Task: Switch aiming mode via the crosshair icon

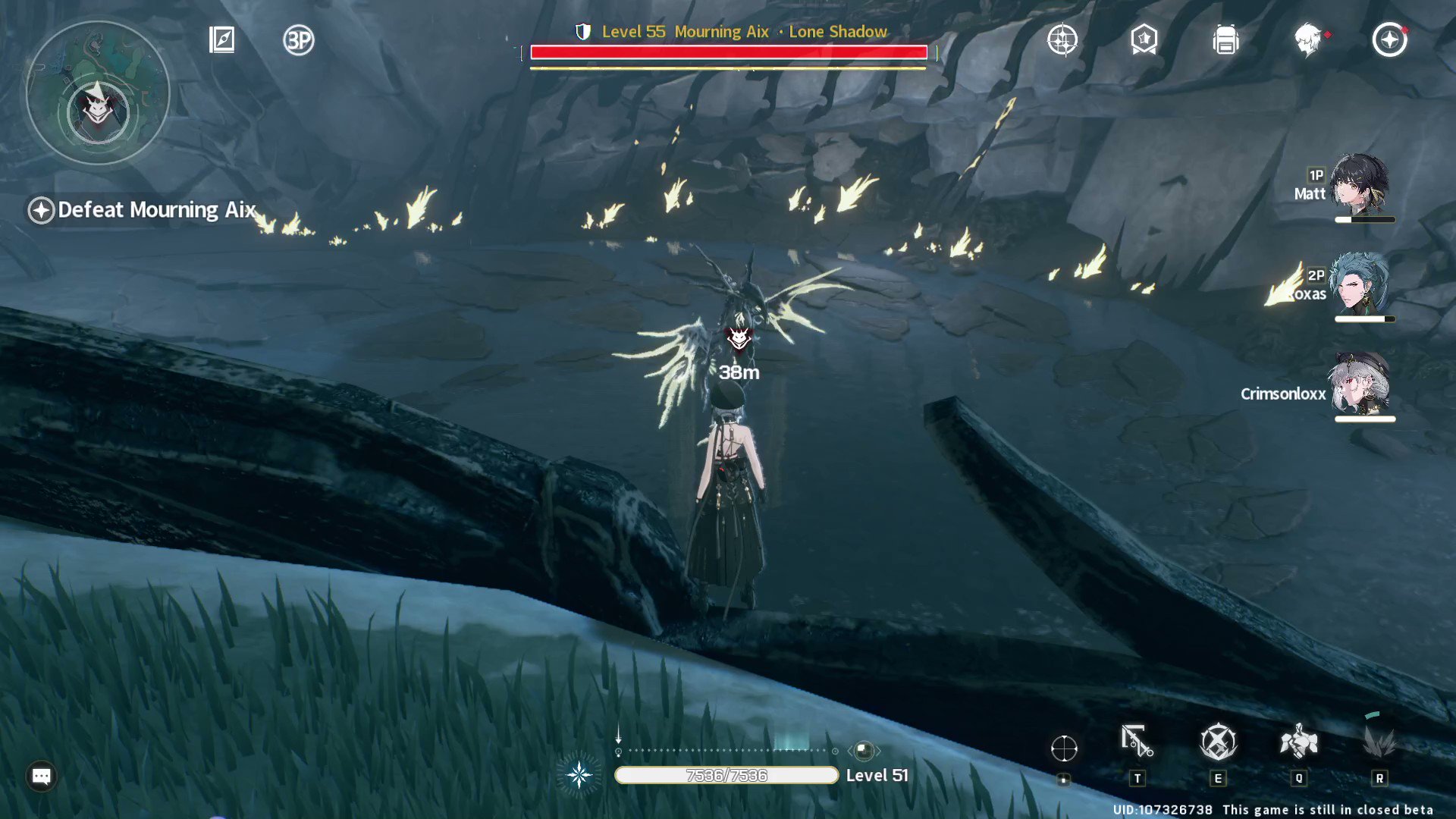Action: [1065, 749]
